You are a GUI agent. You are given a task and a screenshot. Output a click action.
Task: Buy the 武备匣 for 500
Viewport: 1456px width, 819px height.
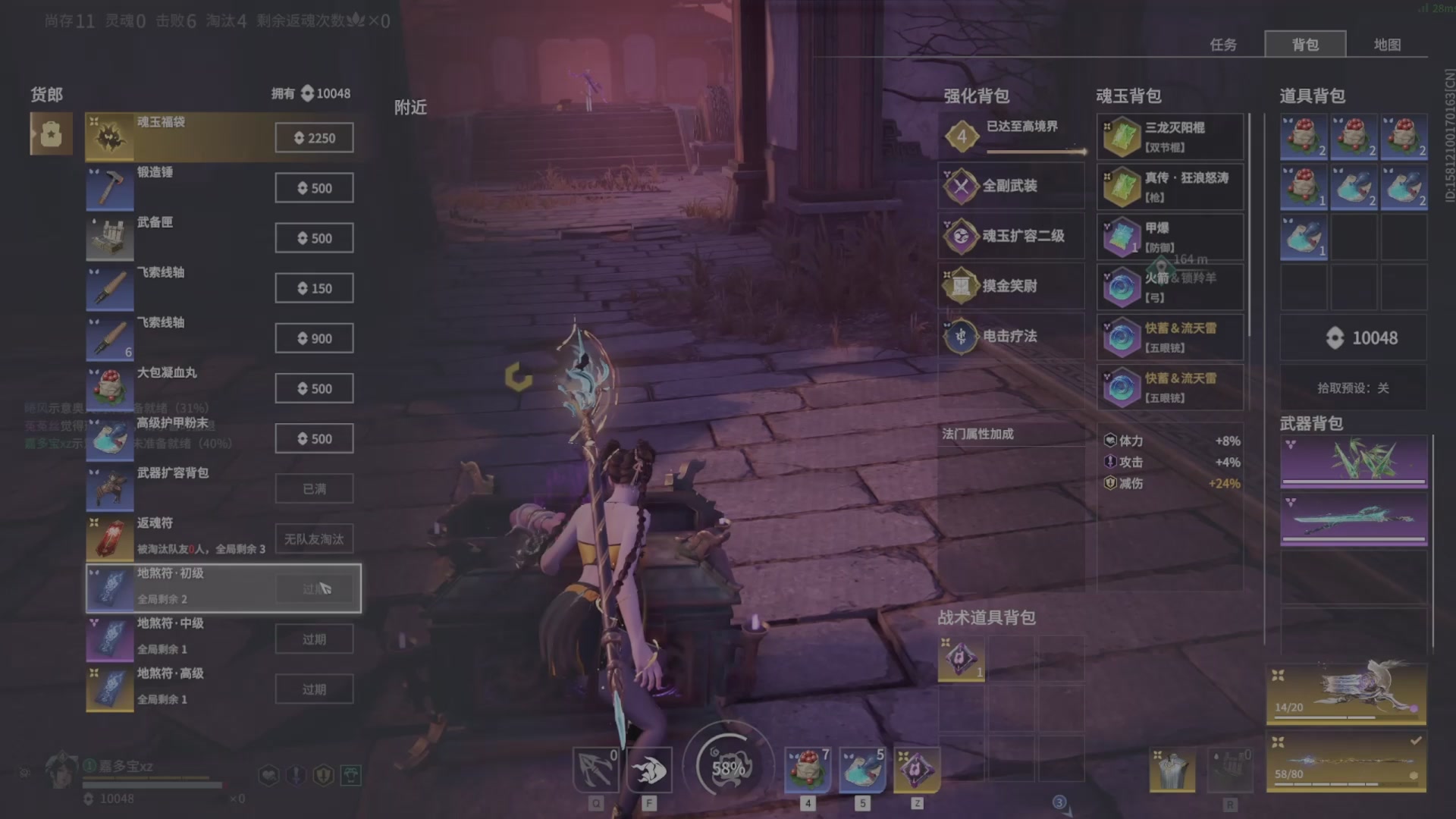coord(314,238)
